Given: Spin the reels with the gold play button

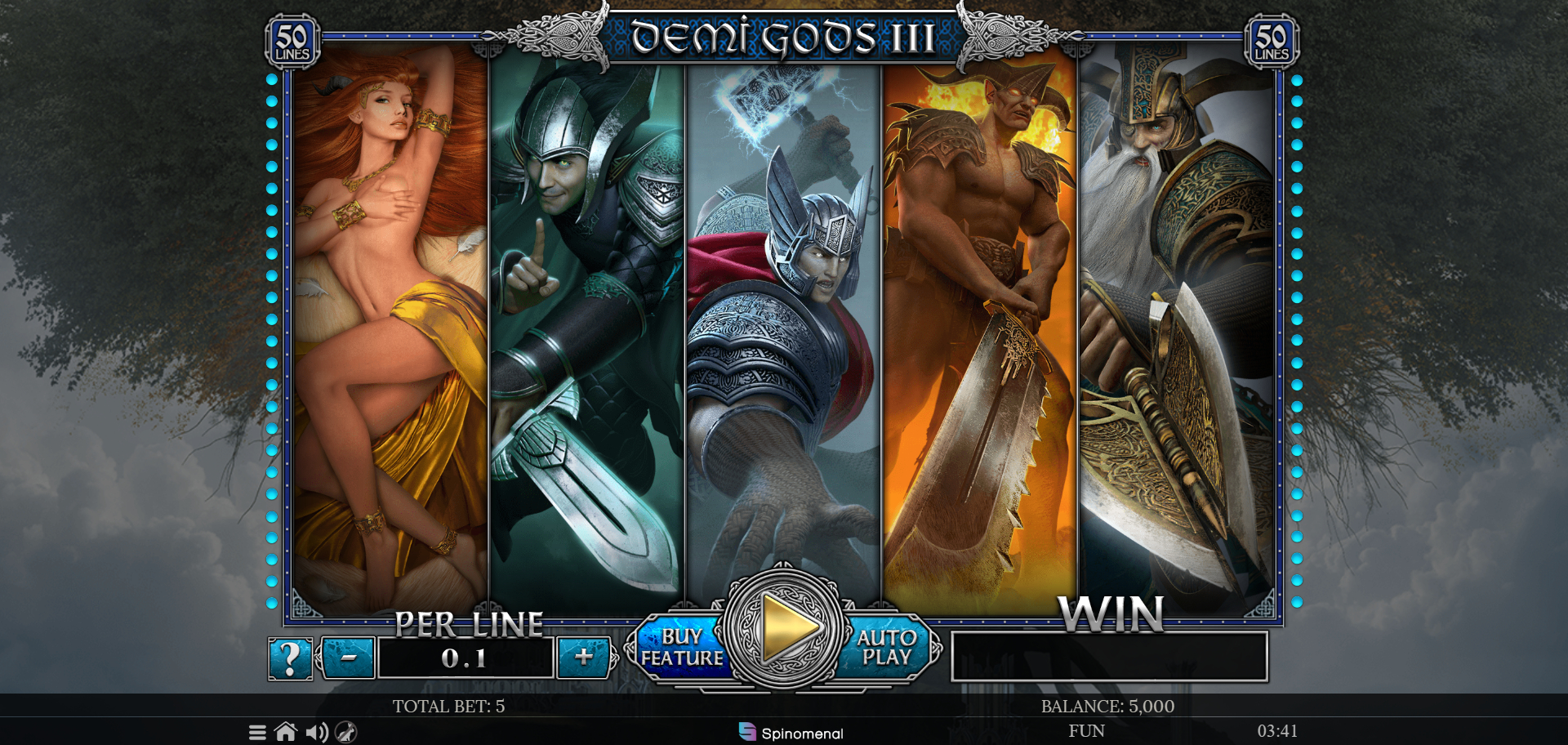Looking at the screenshot, I should pos(785,627).
